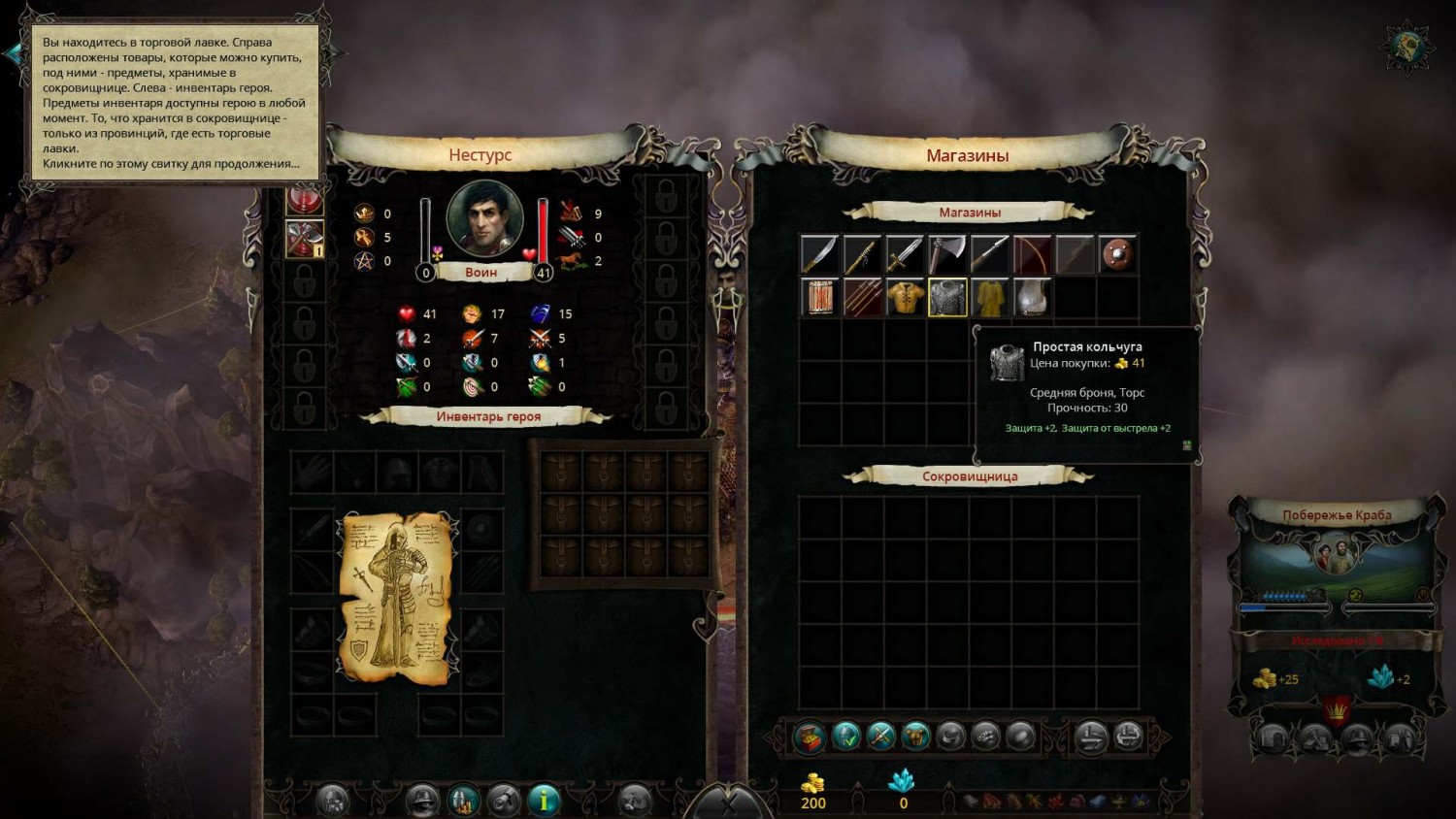The height and width of the screenshot is (819, 1456).
Task: Filter shop by crossed weapons icon
Action: tap(880, 737)
